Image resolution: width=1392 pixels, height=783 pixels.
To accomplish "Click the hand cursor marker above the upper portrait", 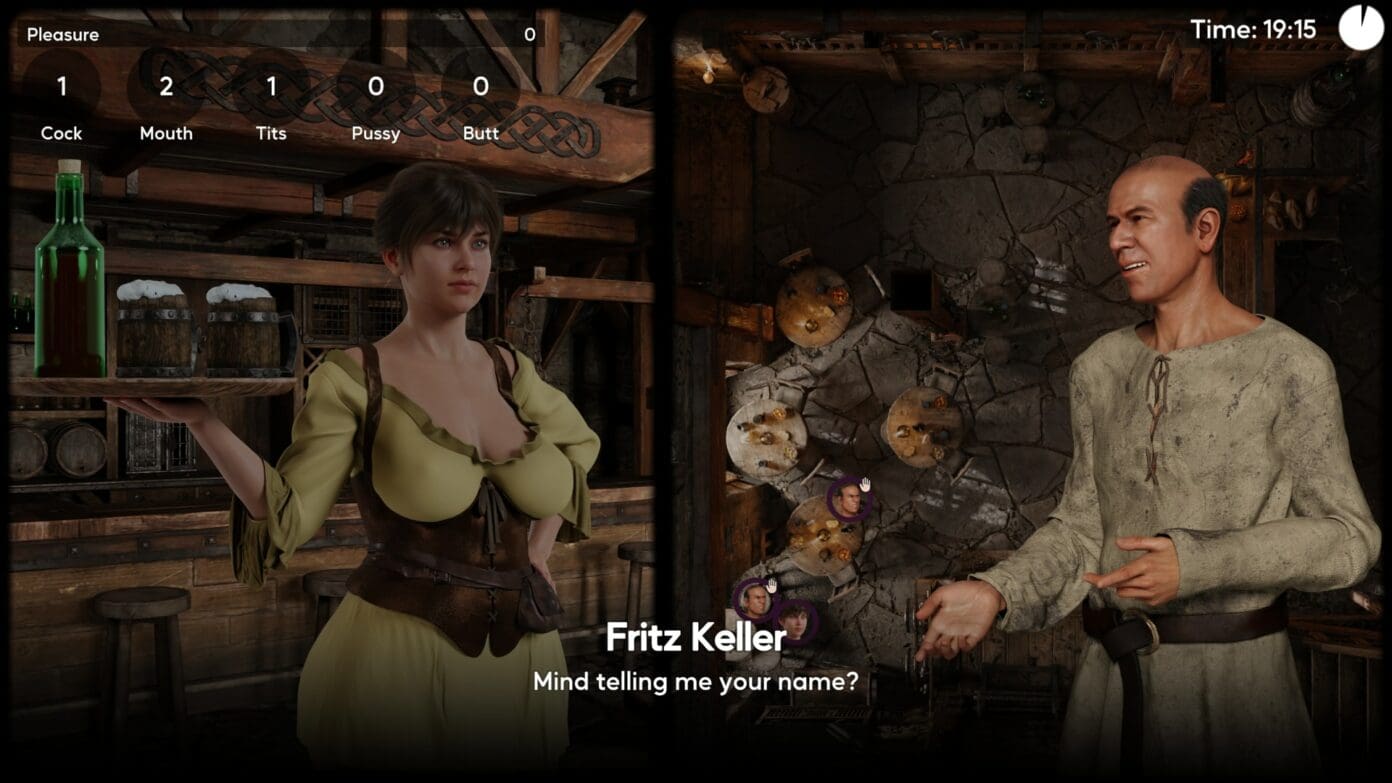I will coord(866,485).
